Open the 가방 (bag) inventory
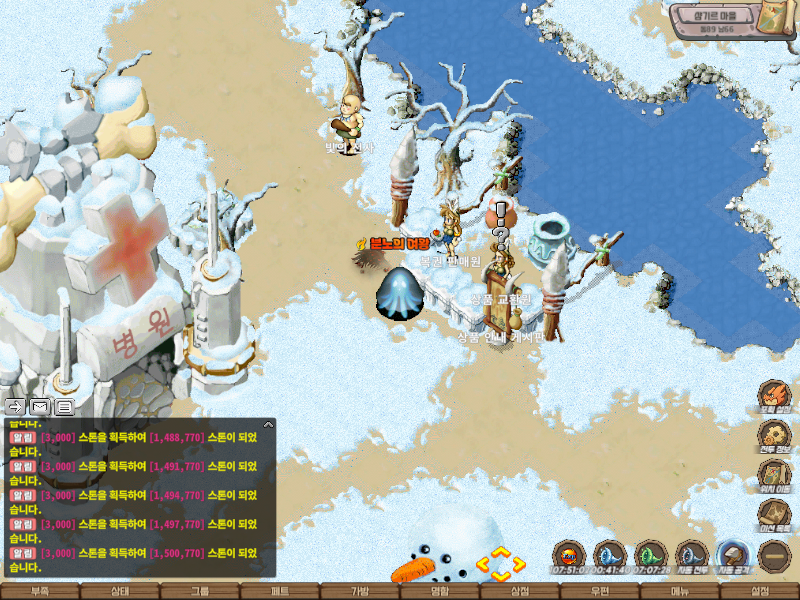 [x=360, y=591]
